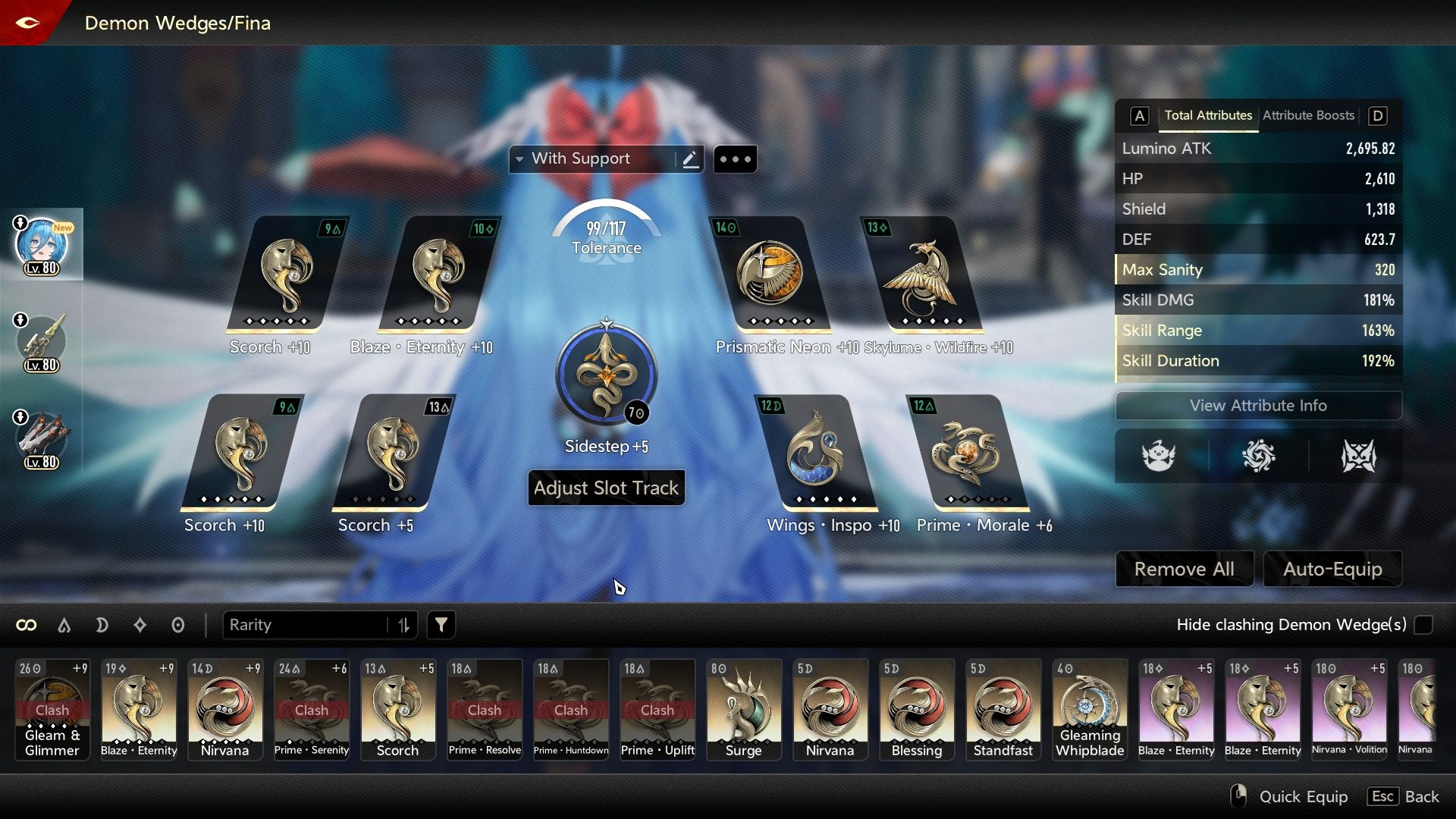Select the equipped Prismatic Neon +10 wedge
The height and width of the screenshot is (819, 1456).
(x=770, y=275)
